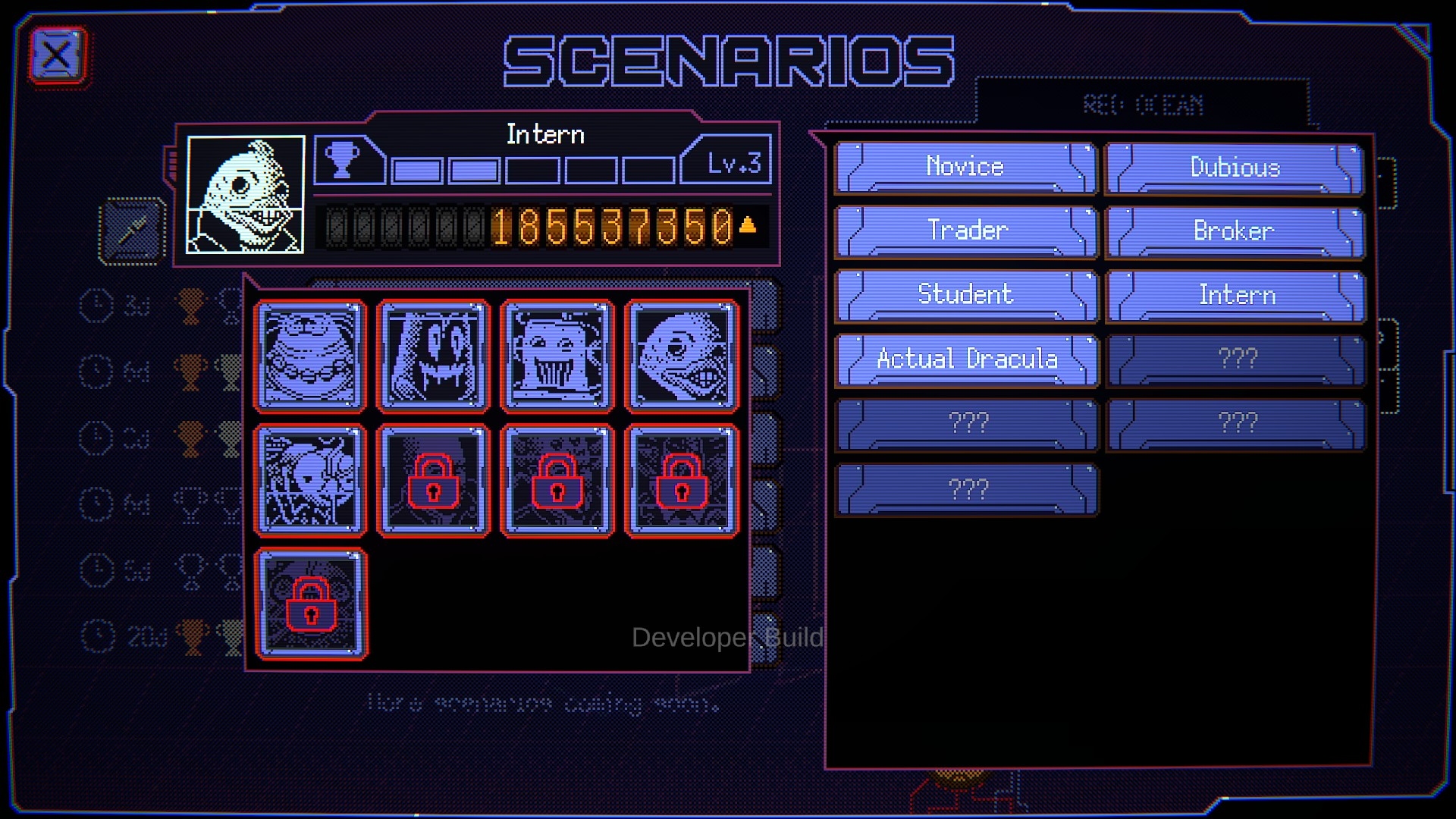1456x819 pixels.
Task: Select the Trader rank option
Action: click(x=965, y=231)
